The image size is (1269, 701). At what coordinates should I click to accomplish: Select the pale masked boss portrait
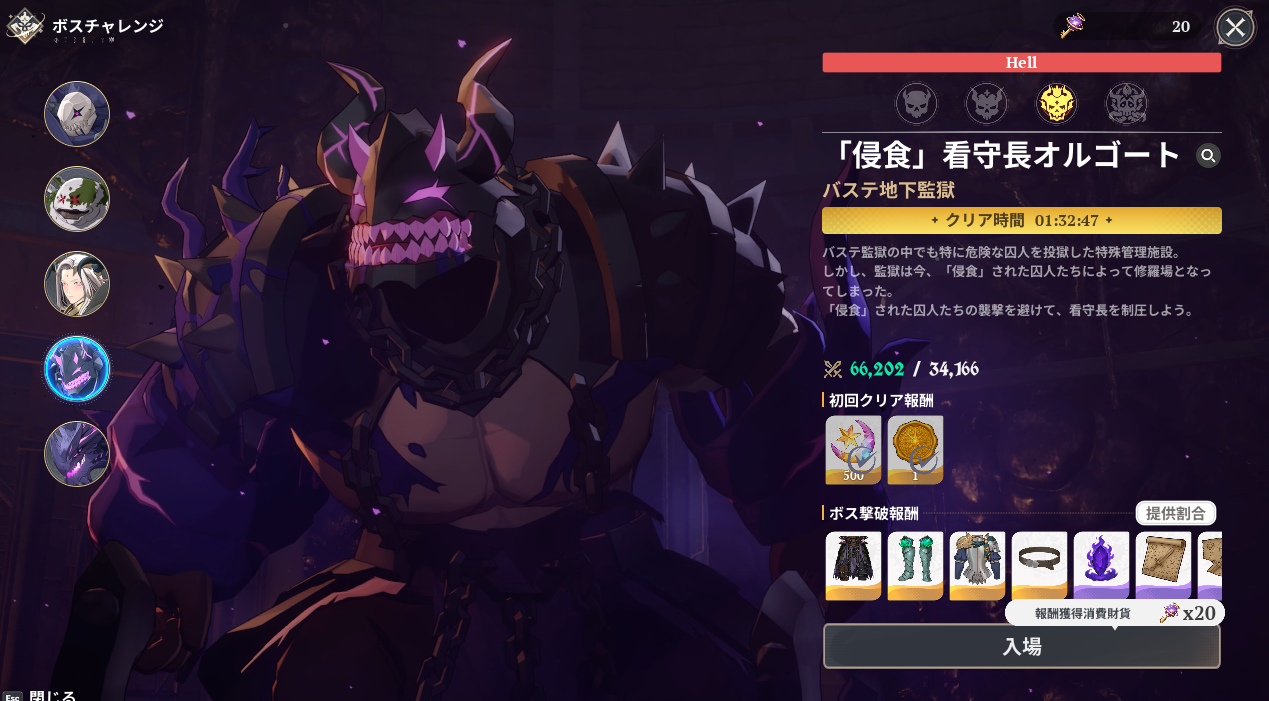(77, 114)
